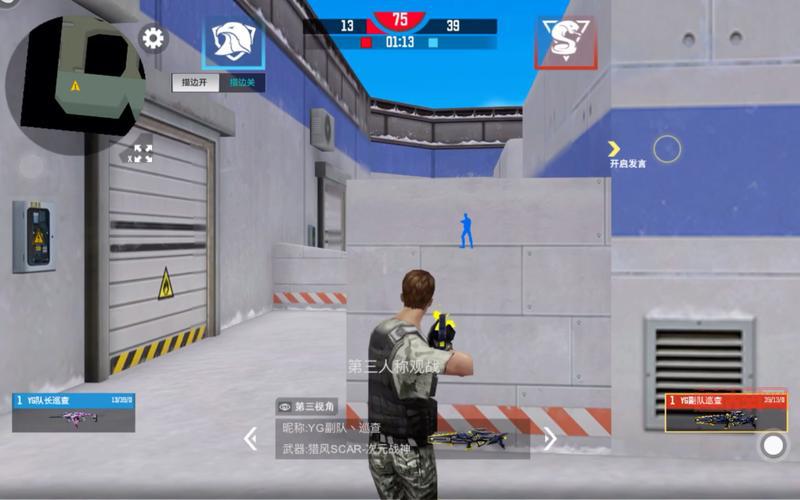Open the 开启发言 speech toggle
The width and height of the screenshot is (800, 500).
point(628,153)
